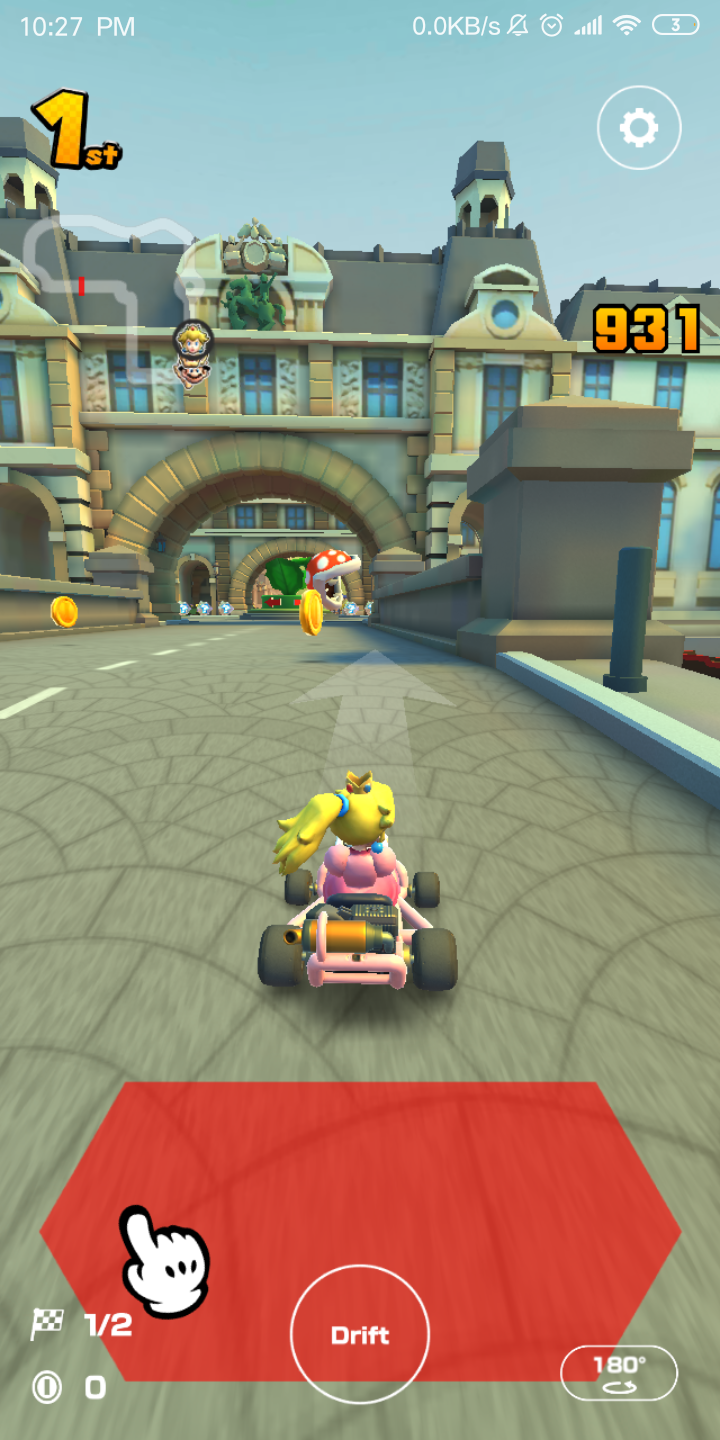
Task: Activate the 180° turn-around button
Action: 619,1373
